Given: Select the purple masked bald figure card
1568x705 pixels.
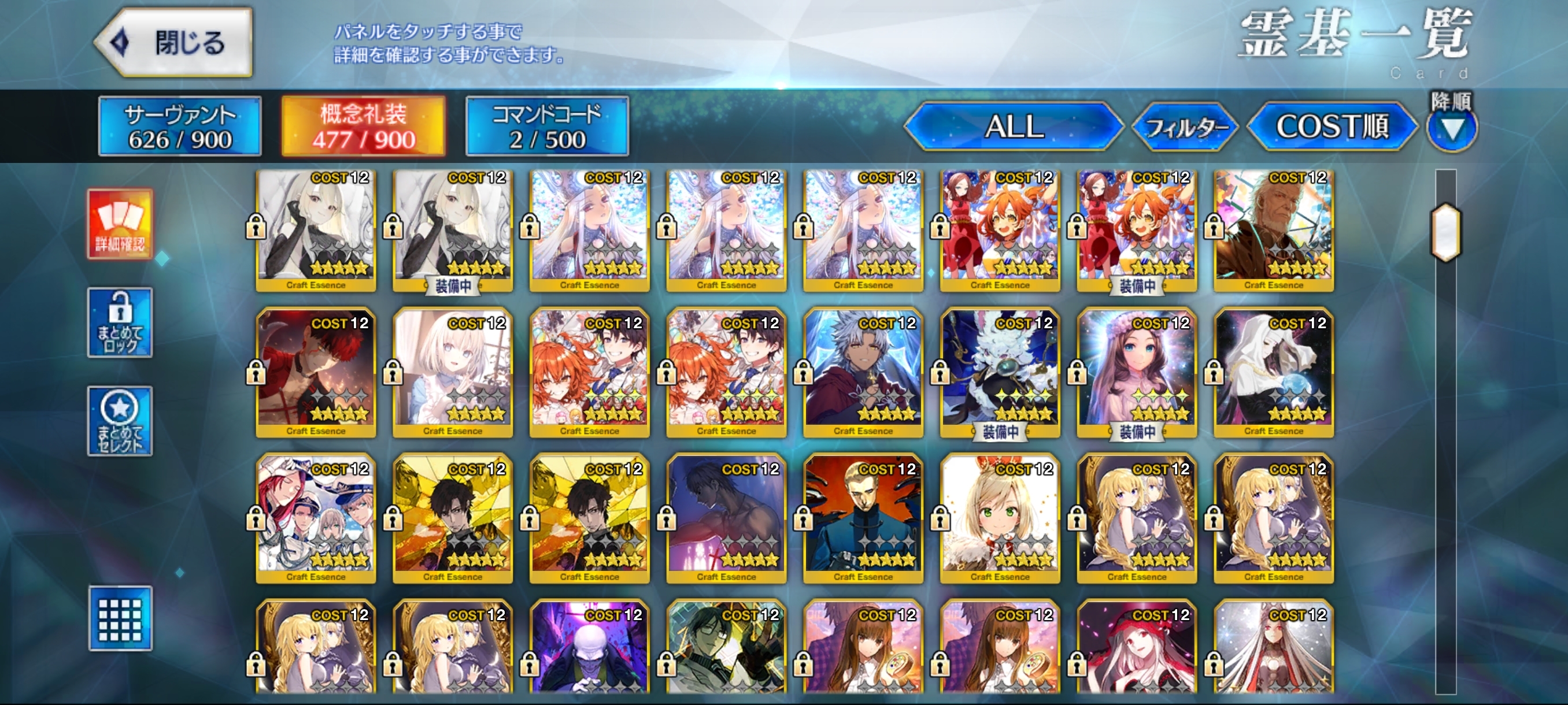Looking at the screenshot, I should click(589, 648).
